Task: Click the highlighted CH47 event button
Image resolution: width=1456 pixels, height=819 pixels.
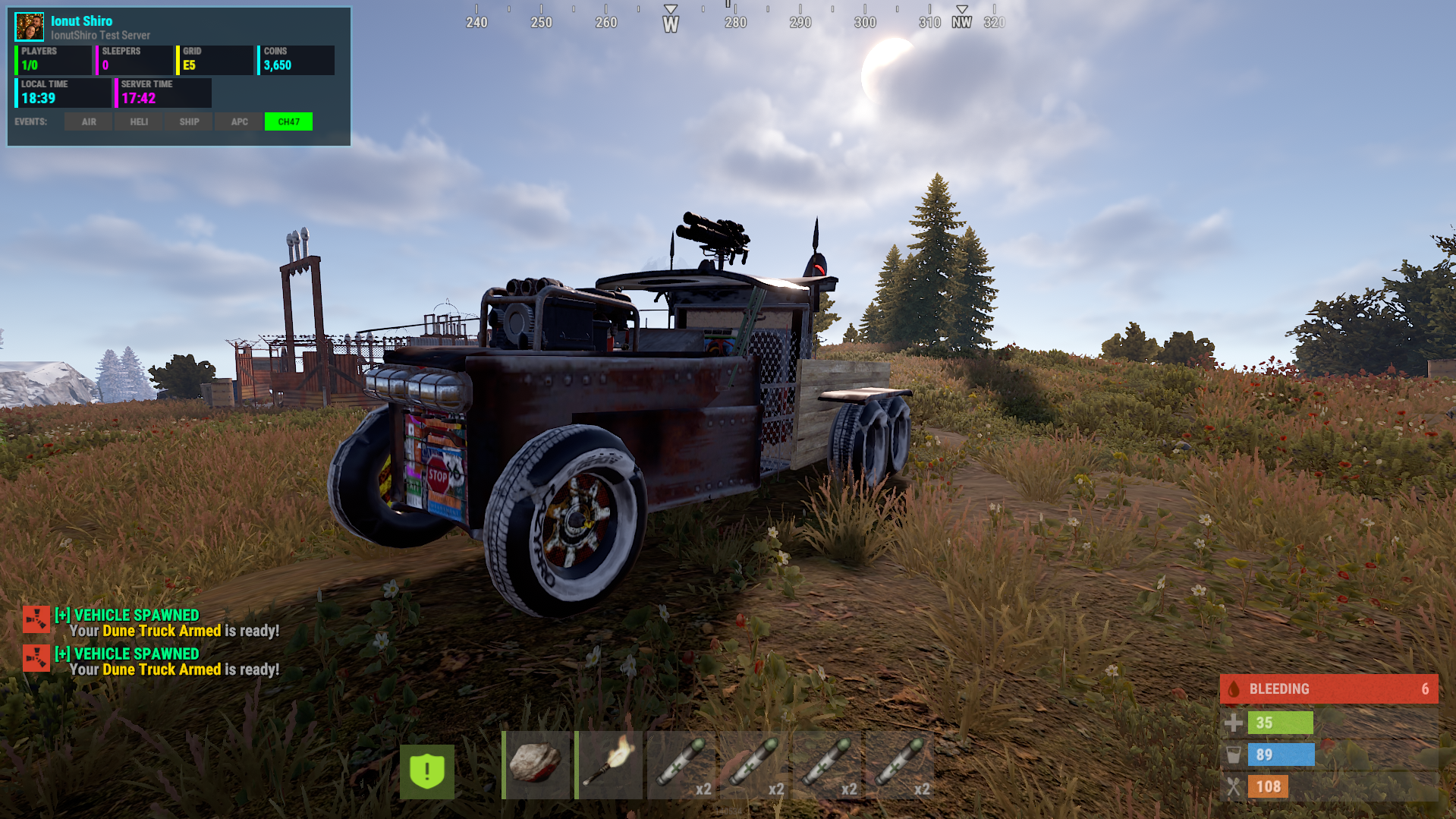Action: point(288,121)
